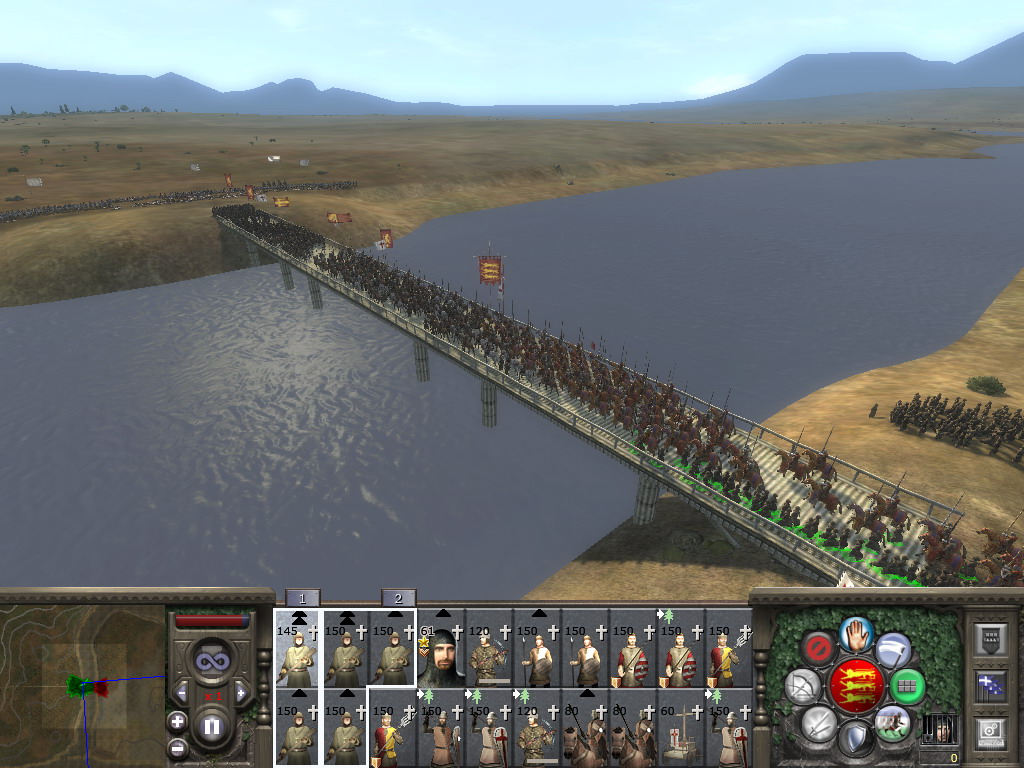Select group 2 tab

[x=398, y=598]
